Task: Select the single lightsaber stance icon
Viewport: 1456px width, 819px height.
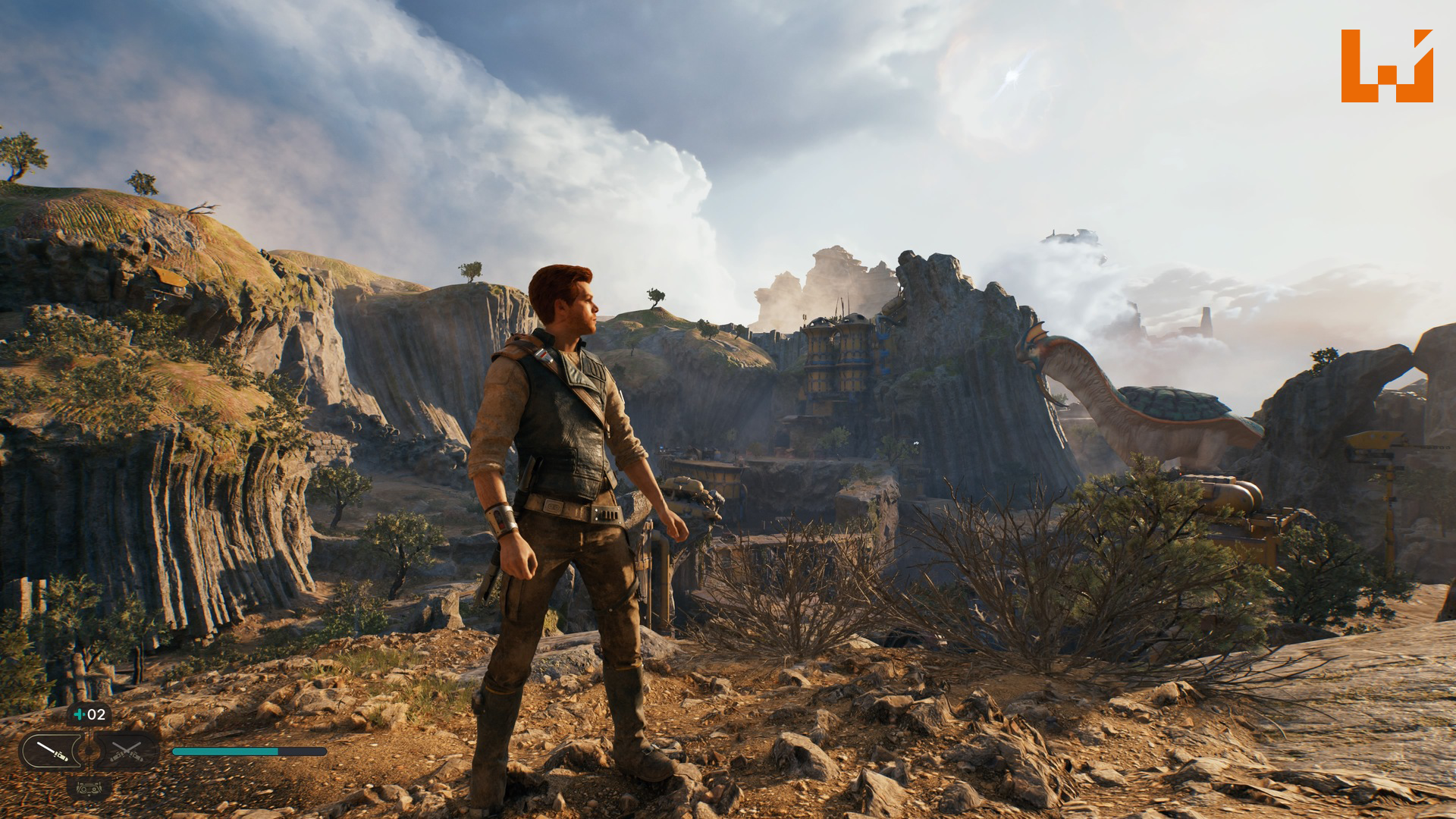Action: (x=52, y=752)
